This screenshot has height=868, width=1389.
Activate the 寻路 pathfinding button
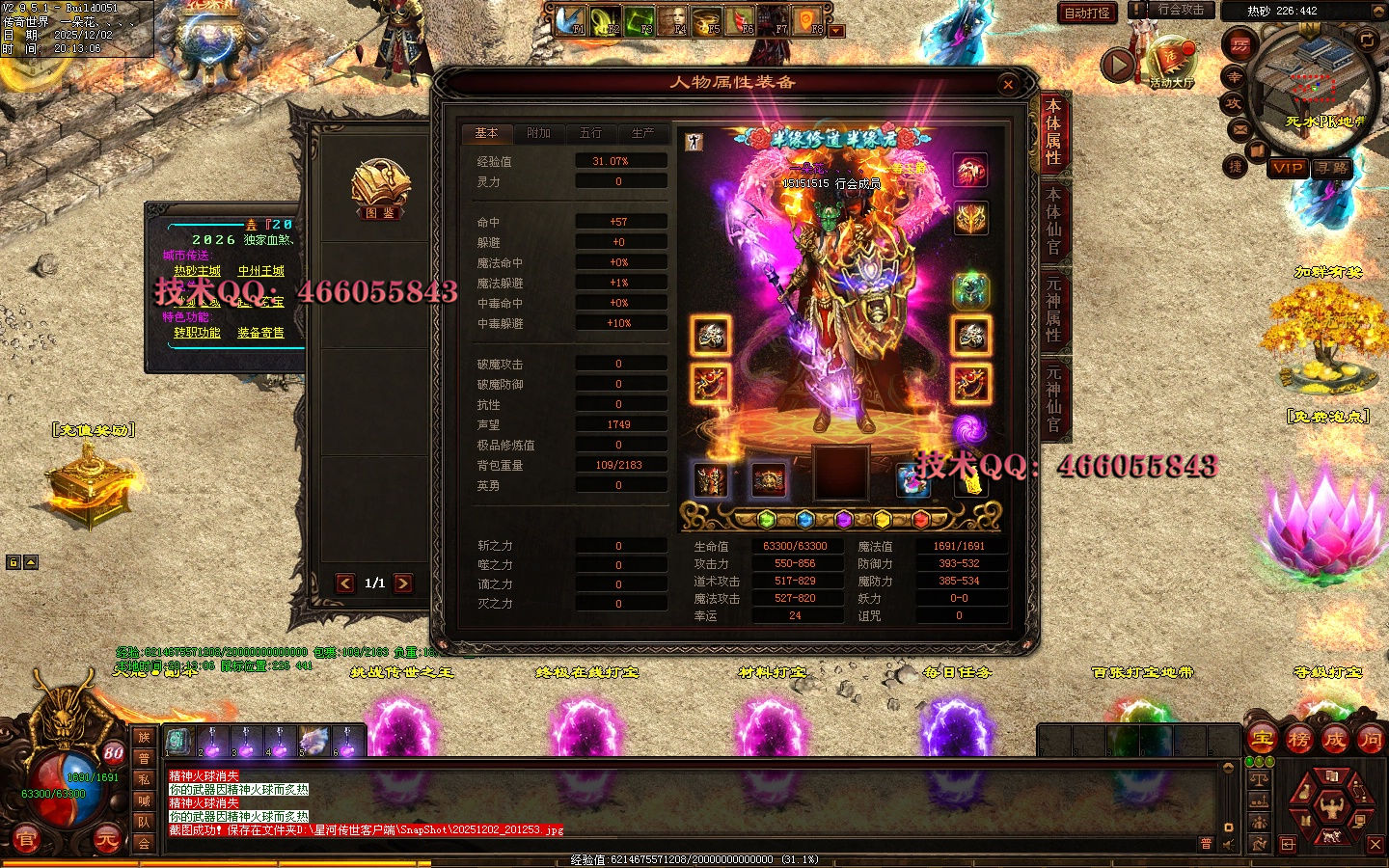(x=1332, y=168)
